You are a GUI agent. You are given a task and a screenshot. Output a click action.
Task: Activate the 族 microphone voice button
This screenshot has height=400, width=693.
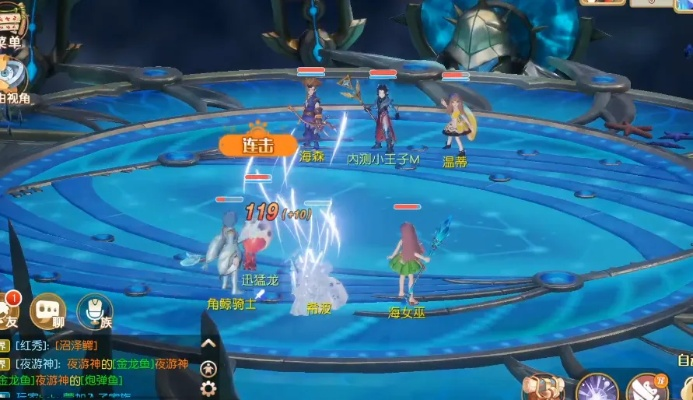click(x=95, y=310)
